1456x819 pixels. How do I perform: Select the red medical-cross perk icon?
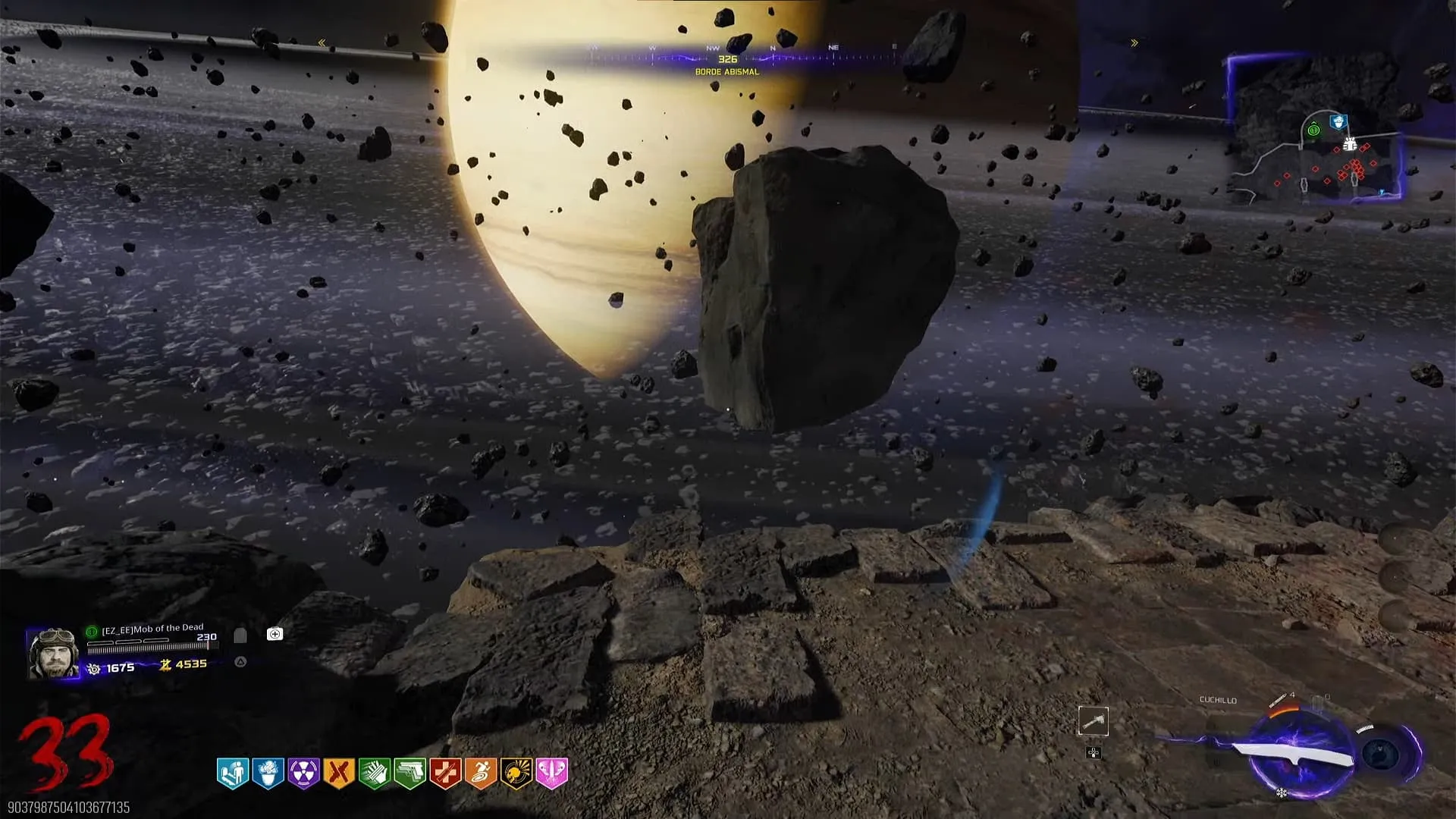point(445,773)
